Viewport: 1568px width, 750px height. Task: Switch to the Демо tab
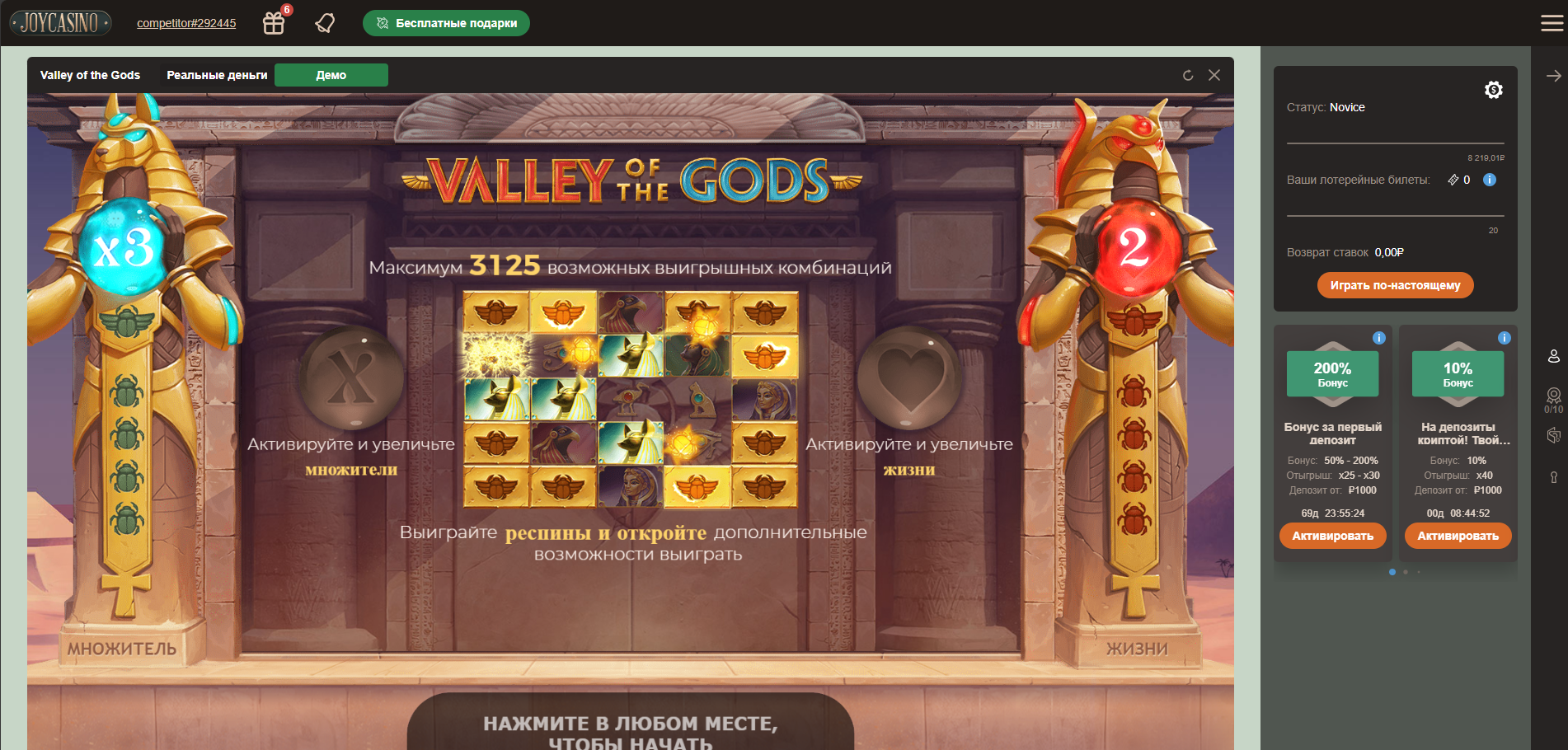point(331,74)
